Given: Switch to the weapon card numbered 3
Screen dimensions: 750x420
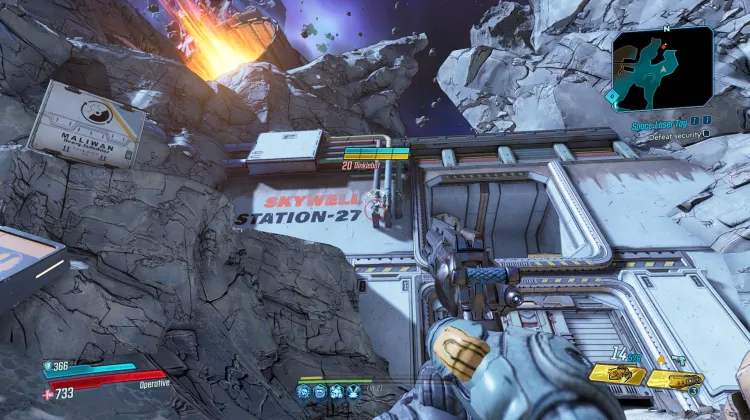Looking at the screenshot, I should pyautogui.click(x=674, y=380).
